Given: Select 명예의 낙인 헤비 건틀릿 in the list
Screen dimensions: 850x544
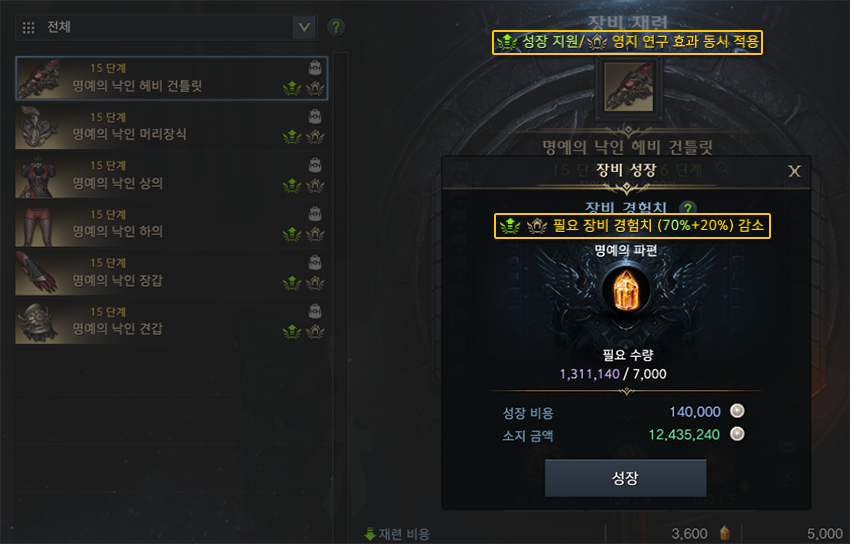Looking at the screenshot, I should pyautogui.click(x=172, y=78).
